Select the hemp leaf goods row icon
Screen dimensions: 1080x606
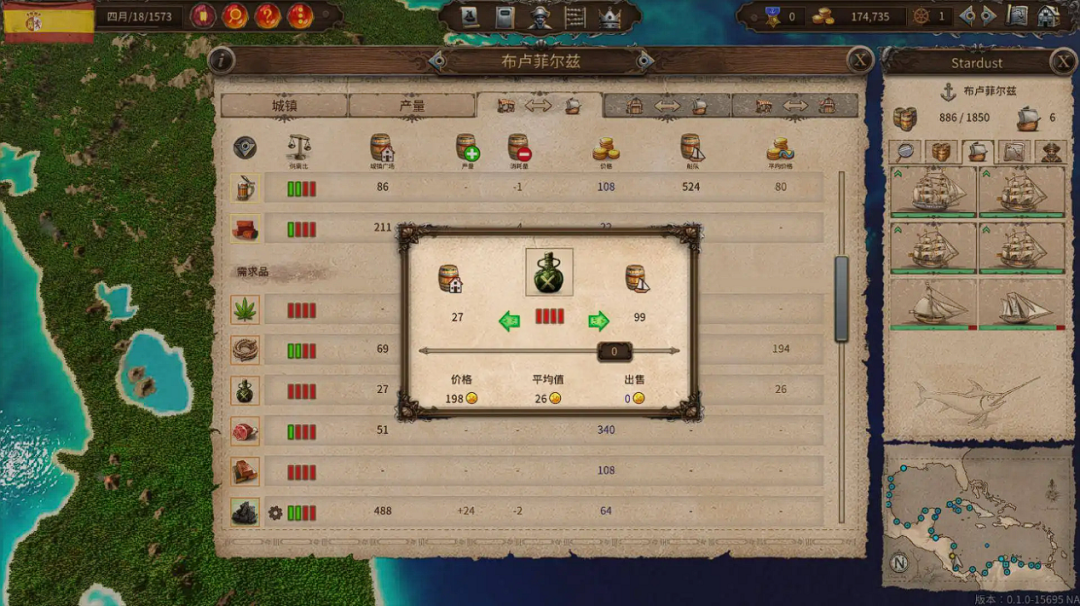[245, 309]
